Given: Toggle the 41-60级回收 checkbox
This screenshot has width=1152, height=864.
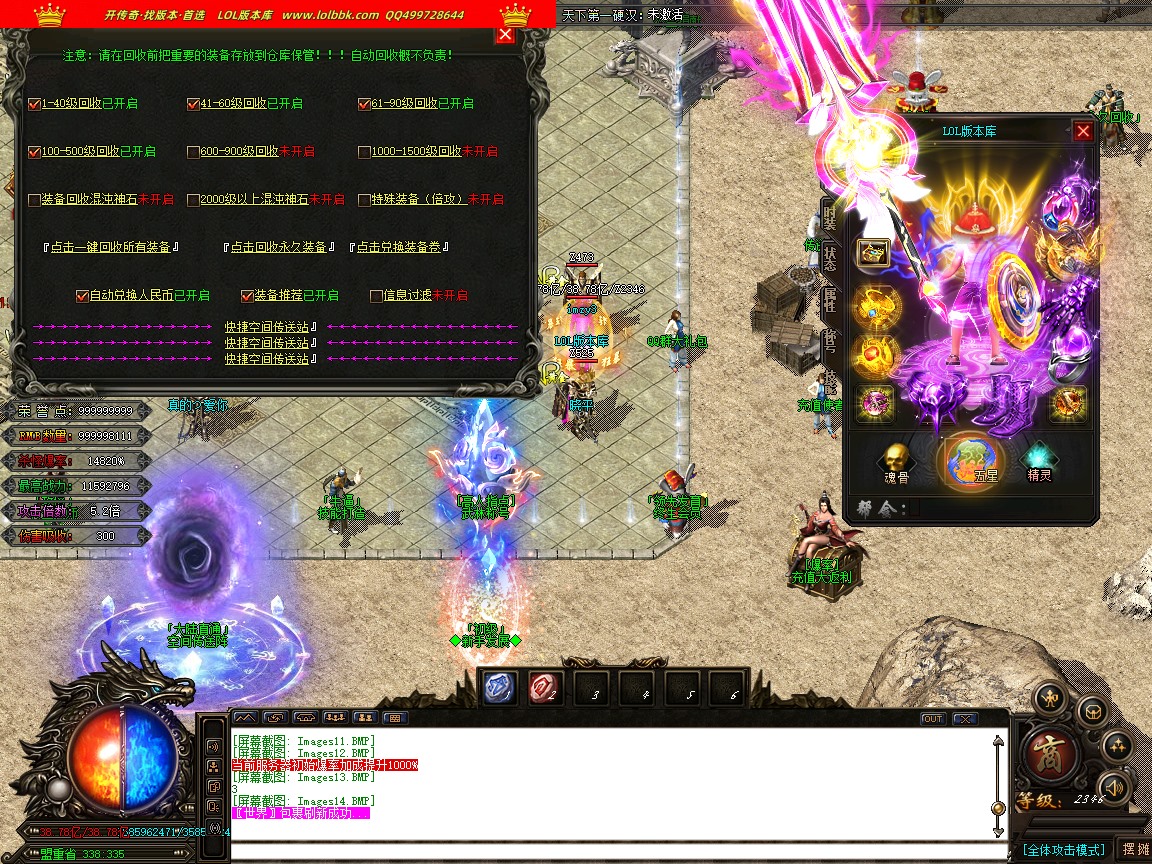Looking at the screenshot, I should [x=193, y=104].
